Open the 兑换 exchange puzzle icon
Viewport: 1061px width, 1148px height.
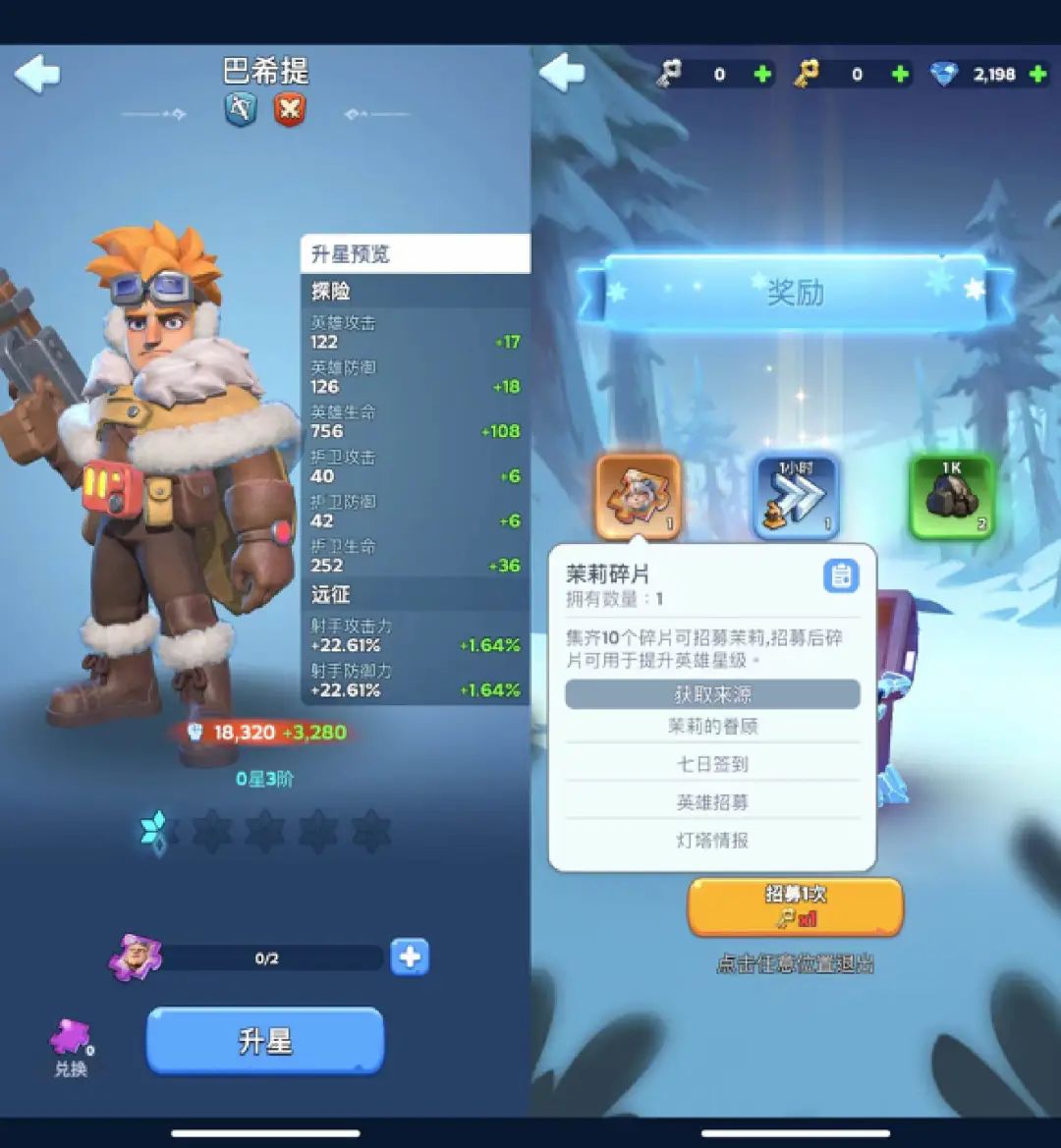[71, 1047]
